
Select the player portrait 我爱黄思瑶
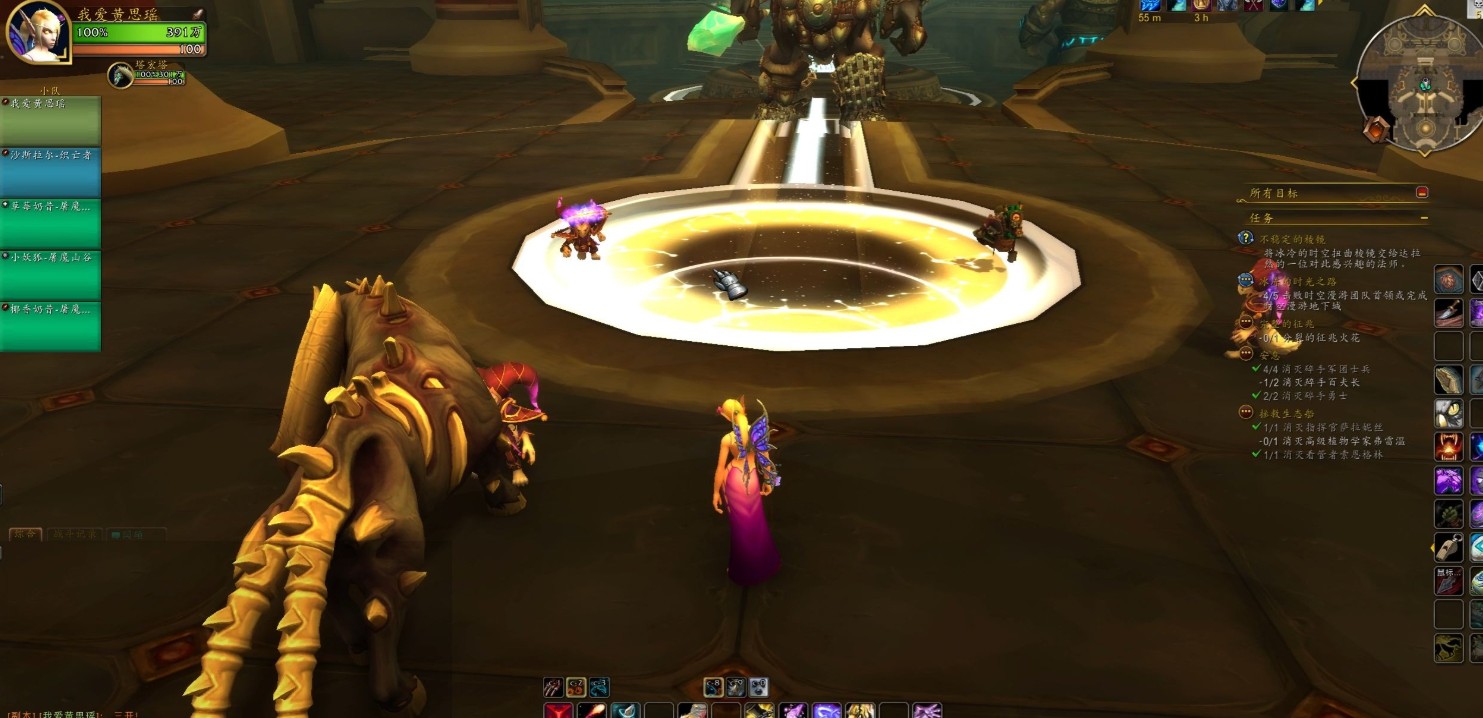click(37, 32)
